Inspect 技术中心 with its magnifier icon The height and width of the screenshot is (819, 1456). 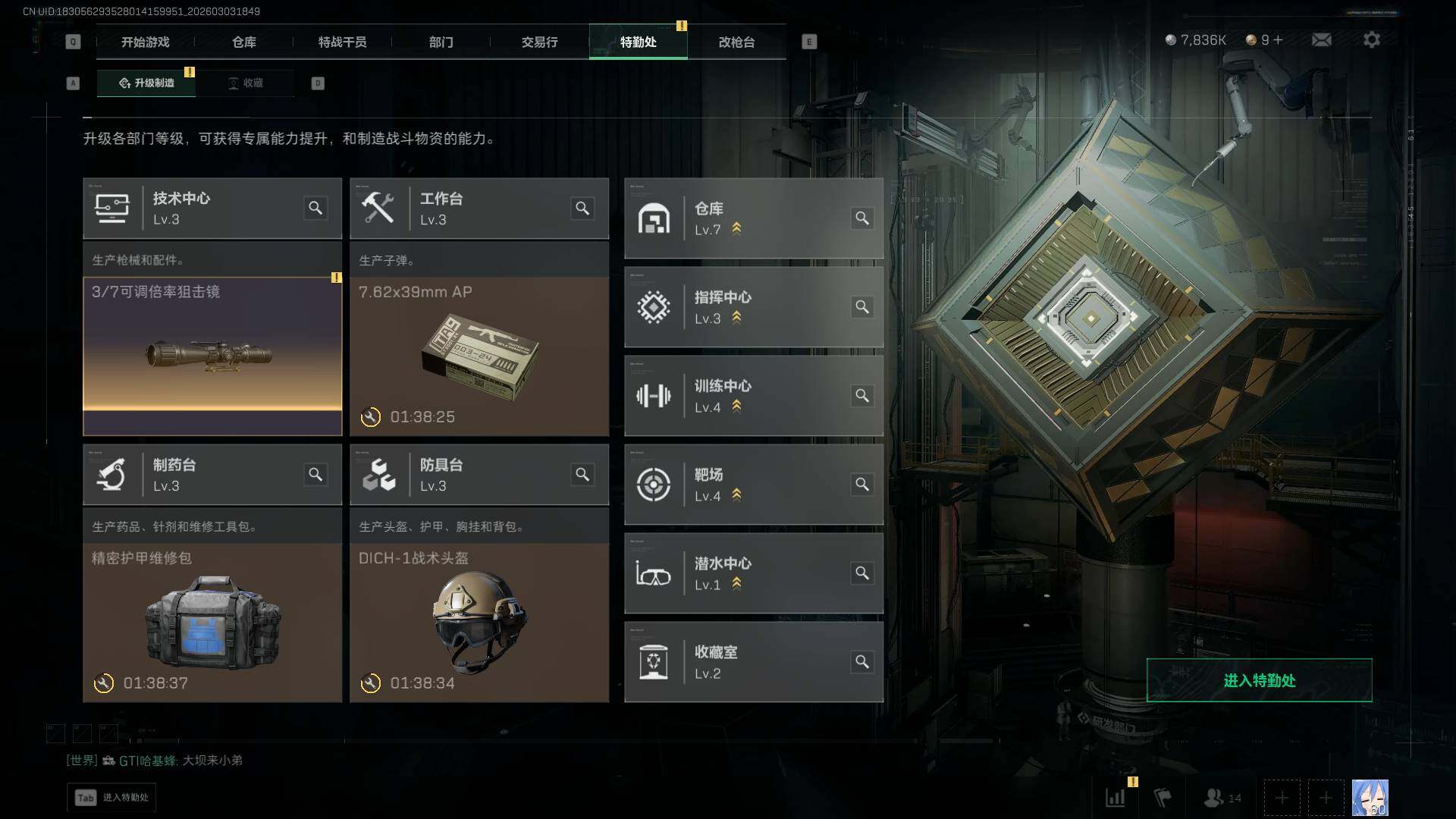(315, 208)
